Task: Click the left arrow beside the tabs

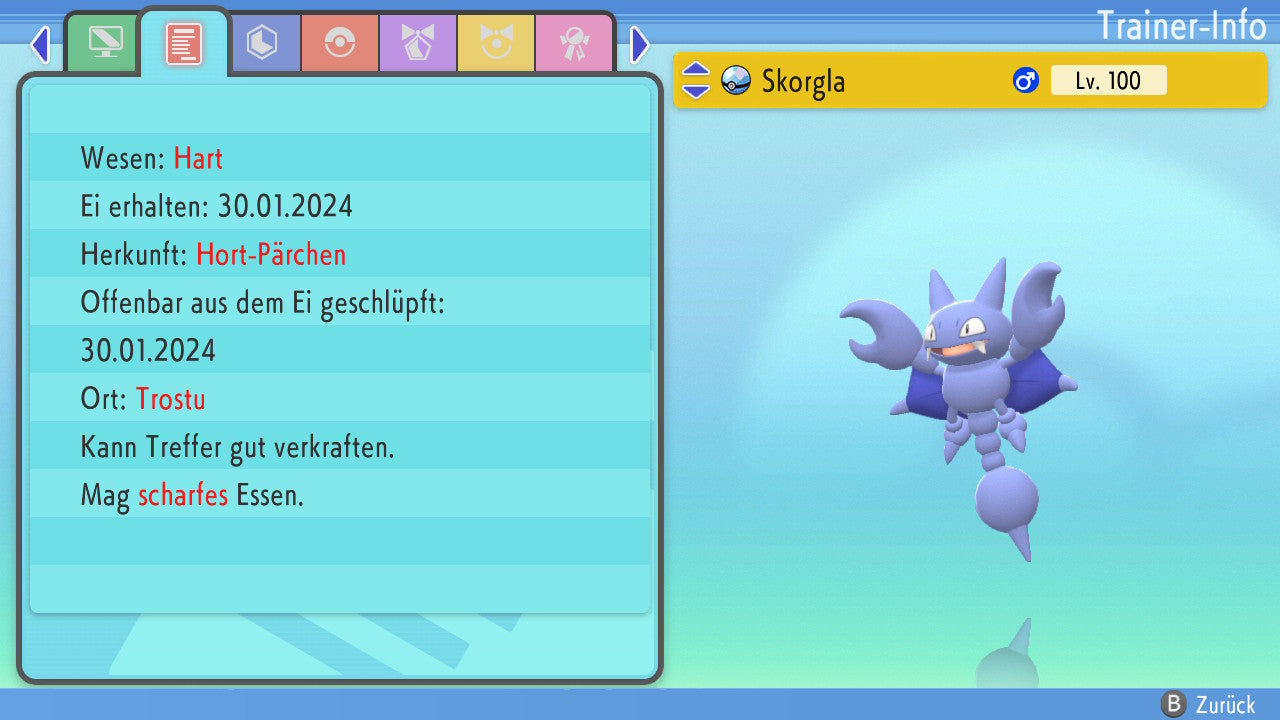Action: click(x=40, y=44)
